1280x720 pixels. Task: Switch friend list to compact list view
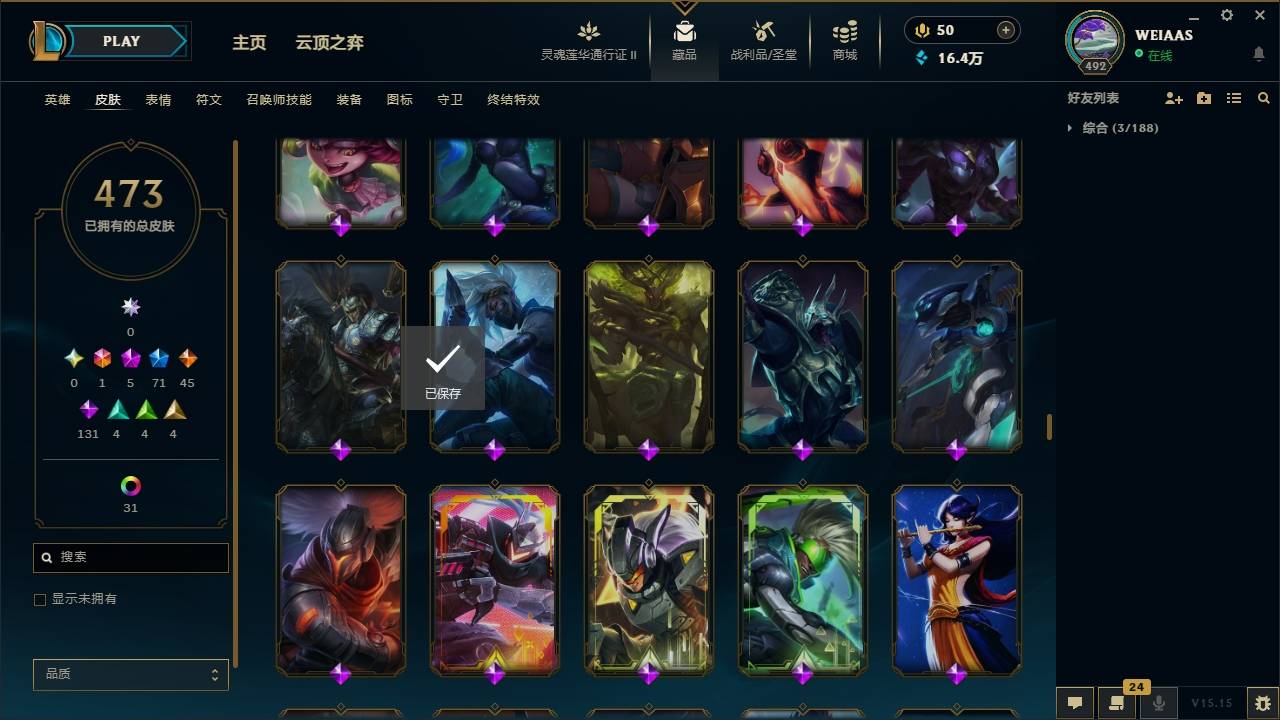1234,97
